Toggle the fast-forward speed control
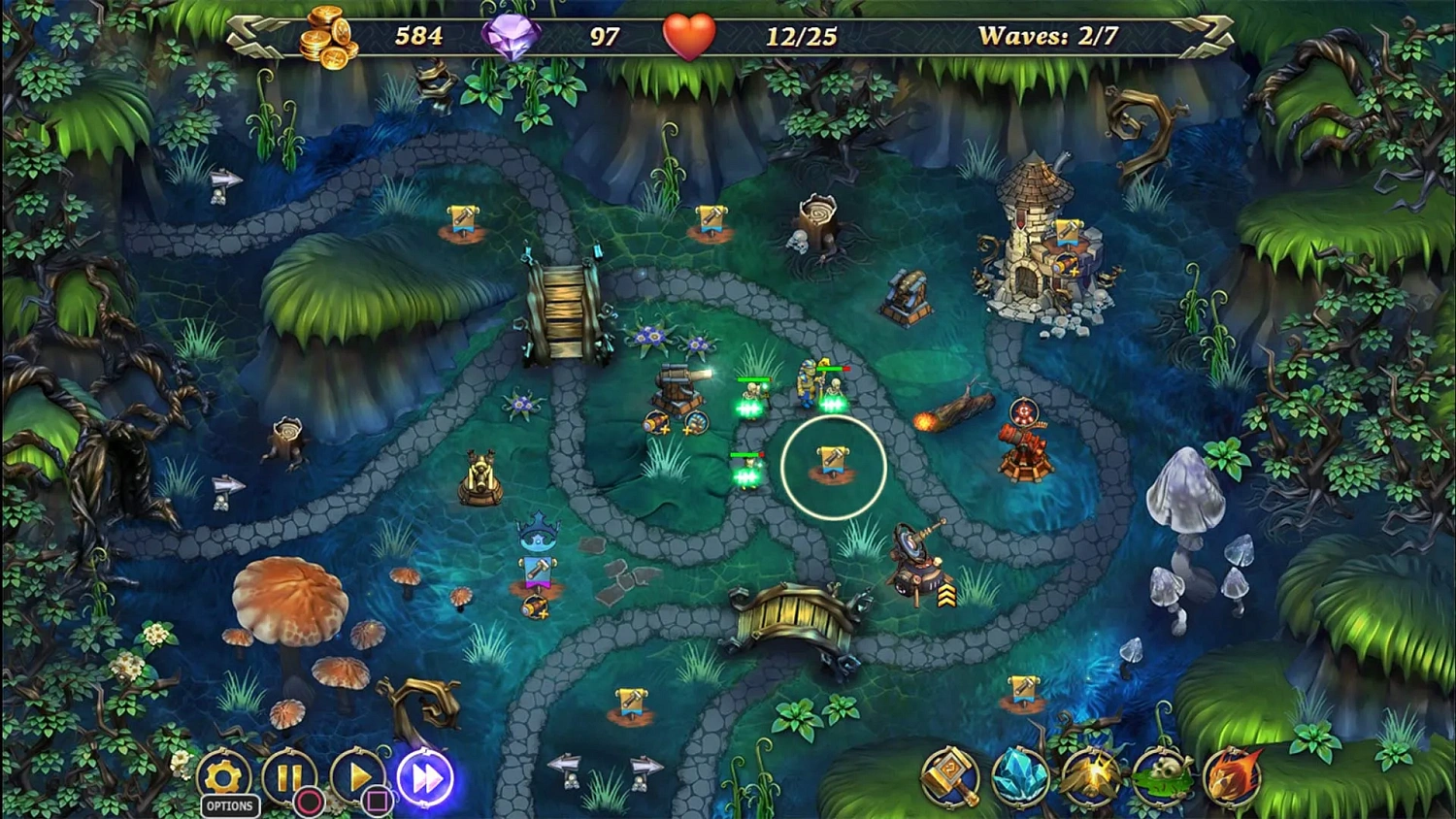The width and height of the screenshot is (1456, 819). pyautogui.click(x=425, y=778)
